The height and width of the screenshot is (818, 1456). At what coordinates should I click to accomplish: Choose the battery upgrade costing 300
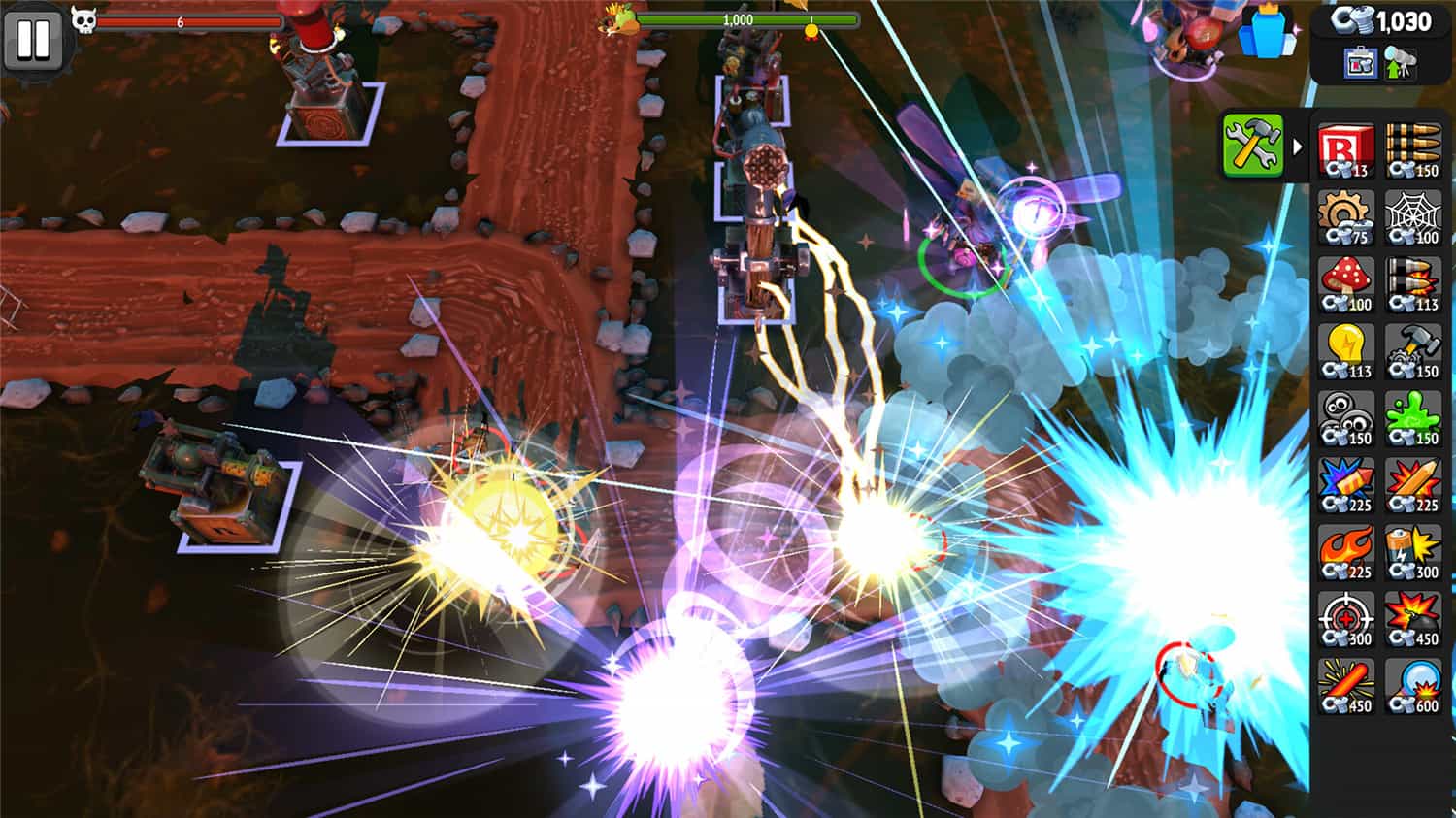click(x=1412, y=553)
